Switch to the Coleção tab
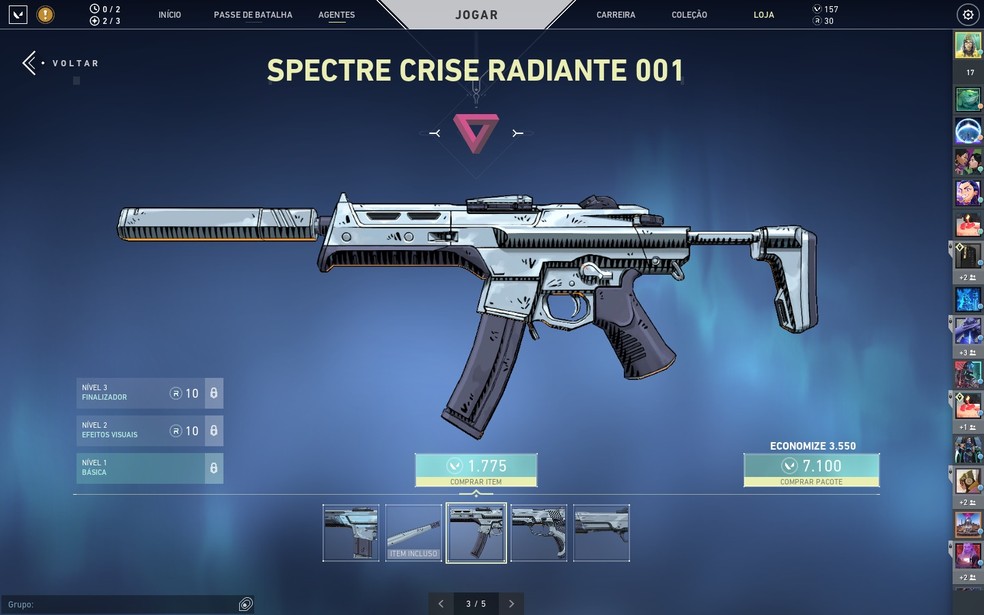Screen dimensions: 984x615 (689, 15)
